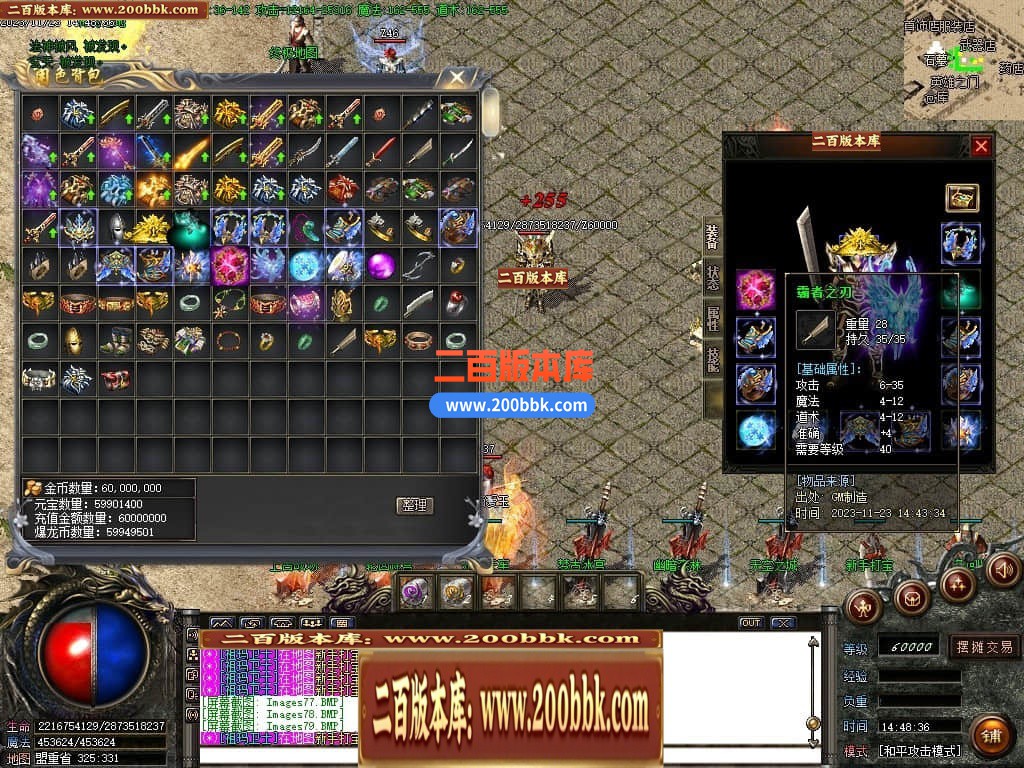Pick the silver helmet item in backpack

(115, 227)
